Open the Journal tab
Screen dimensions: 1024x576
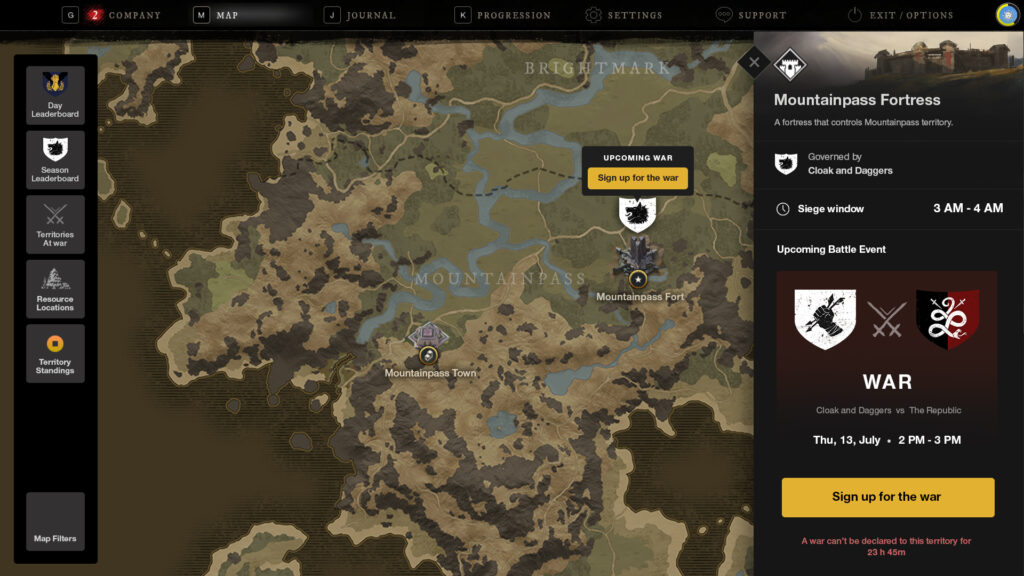370,15
